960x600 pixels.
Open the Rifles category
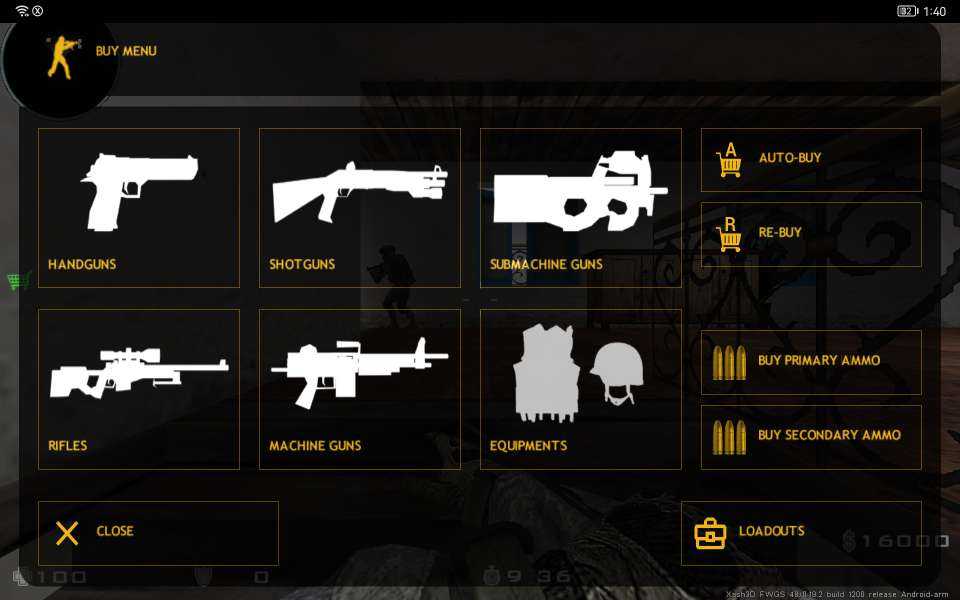click(x=139, y=389)
